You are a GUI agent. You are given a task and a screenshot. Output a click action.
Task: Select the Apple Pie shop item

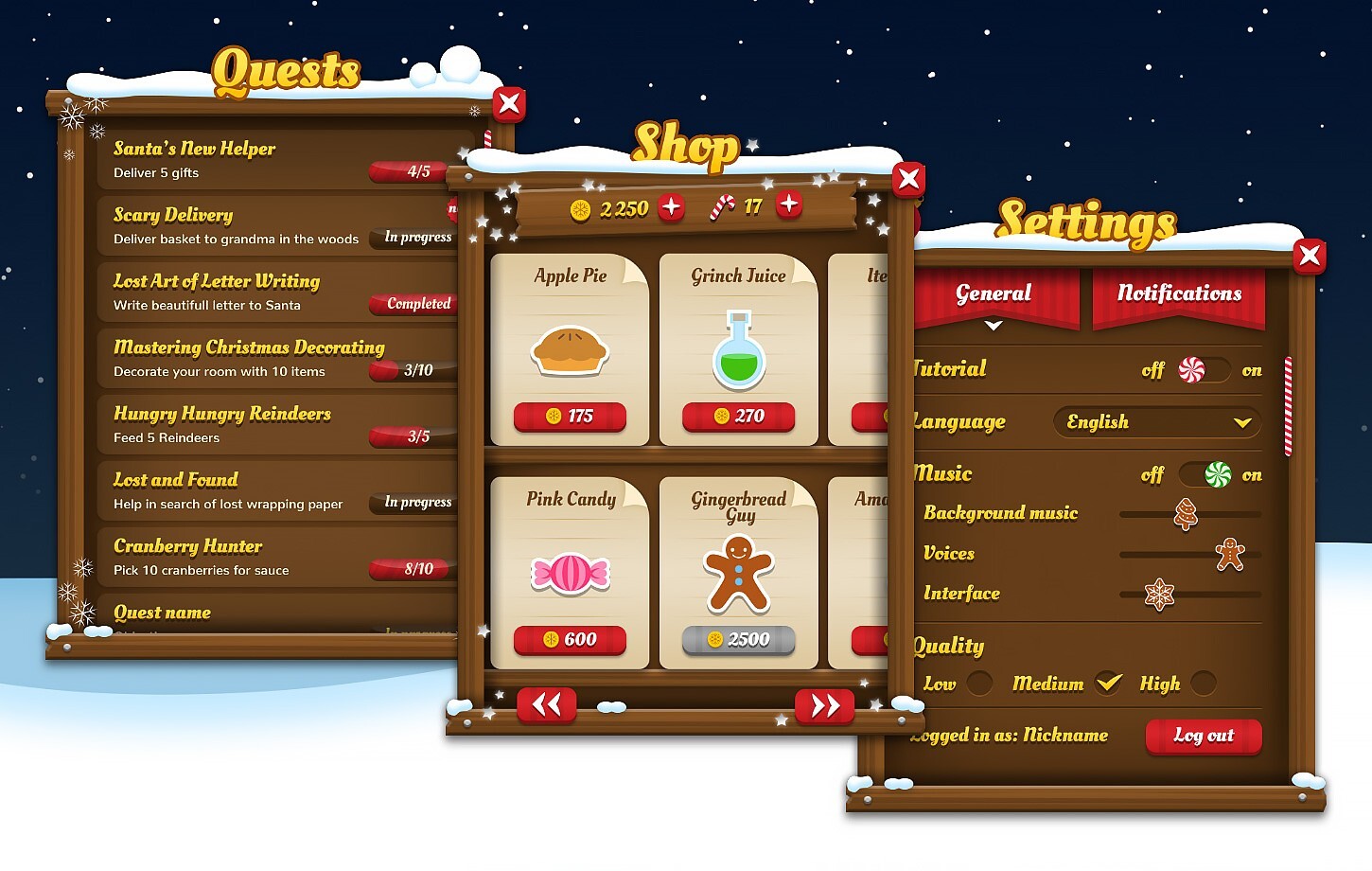tap(569, 350)
